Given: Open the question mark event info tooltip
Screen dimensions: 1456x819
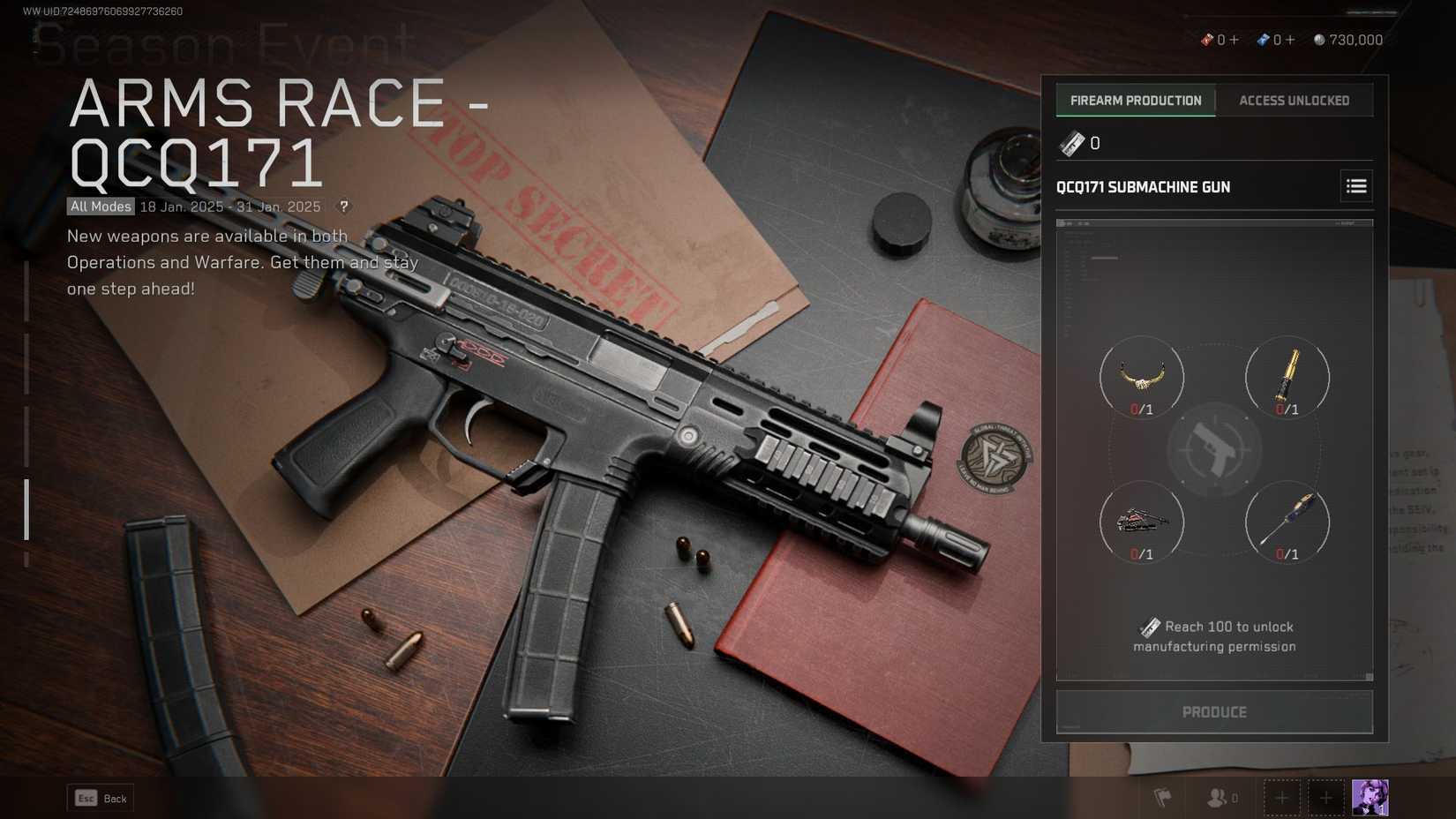Looking at the screenshot, I should (343, 207).
